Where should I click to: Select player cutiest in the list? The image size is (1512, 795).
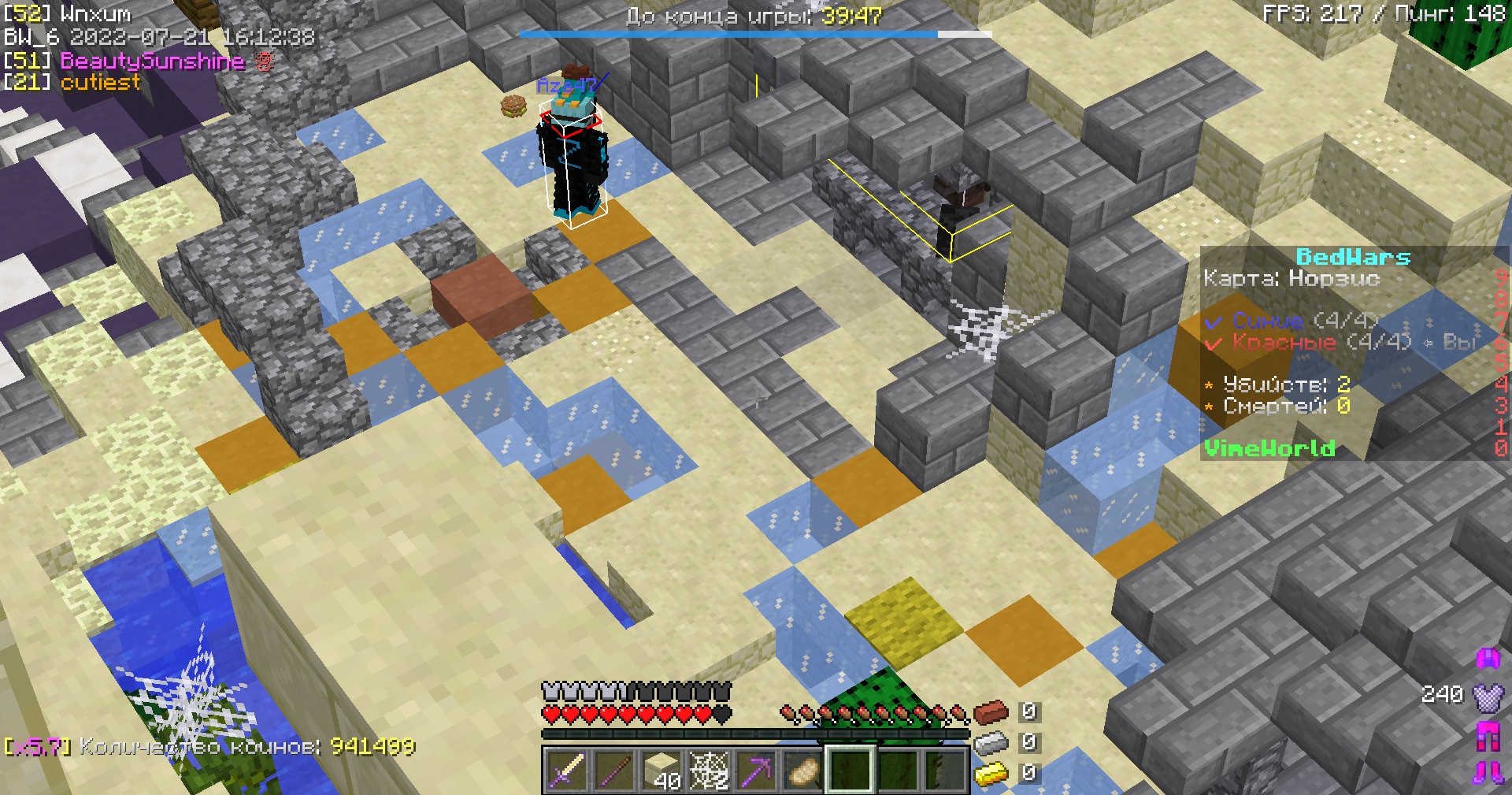100,82
